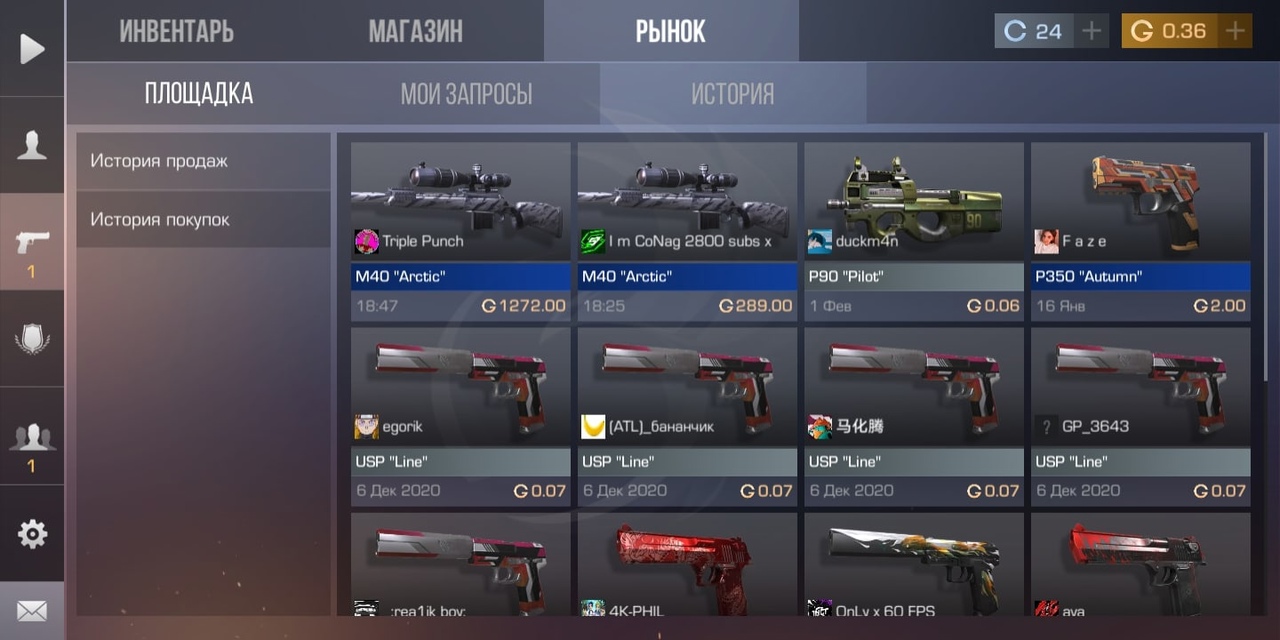Select Faze's P350 "Autumn" listing

(1141, 231)
